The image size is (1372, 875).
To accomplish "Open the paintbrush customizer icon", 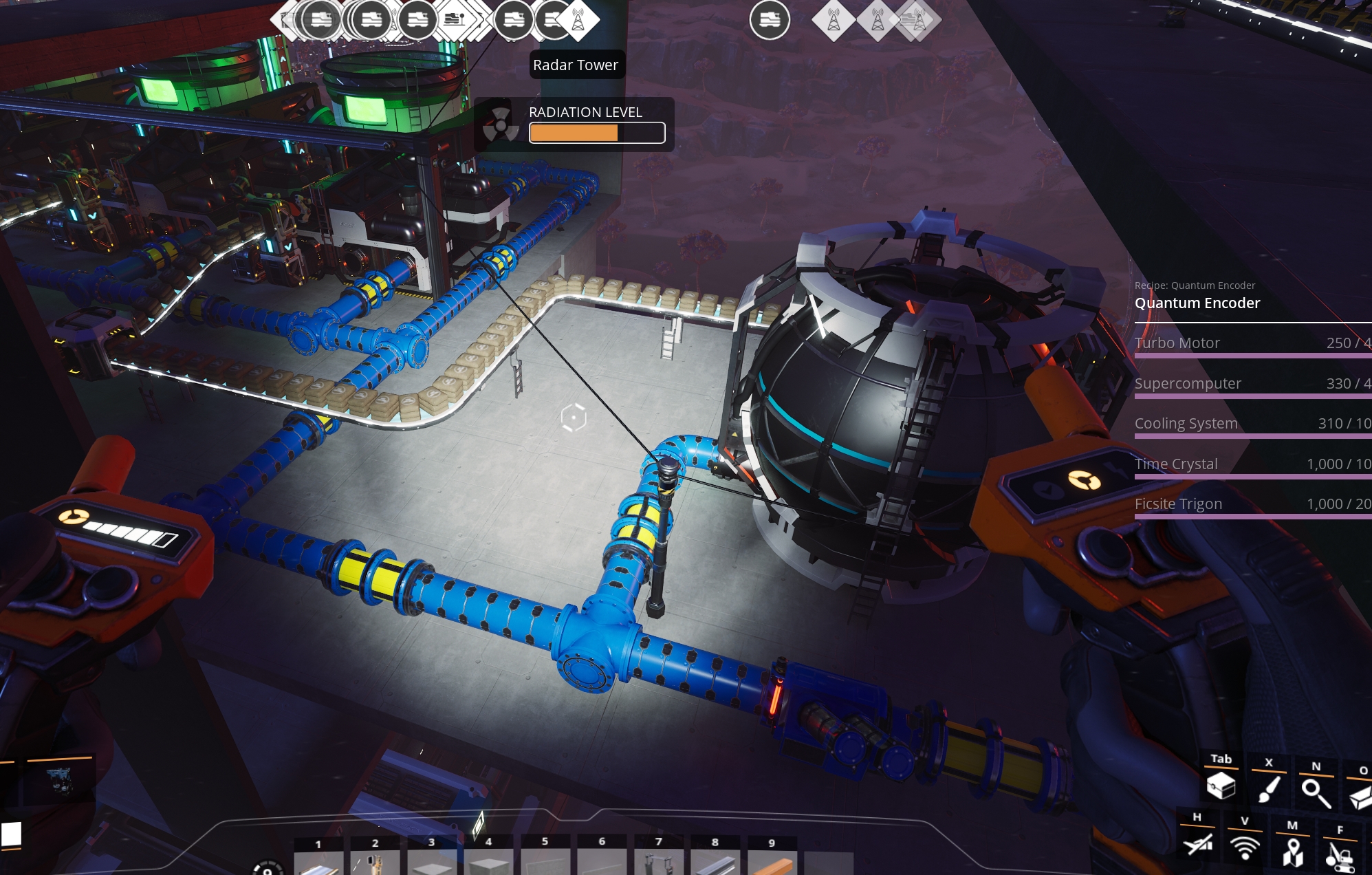I will pyautogui.click(x=1269, y=788).
